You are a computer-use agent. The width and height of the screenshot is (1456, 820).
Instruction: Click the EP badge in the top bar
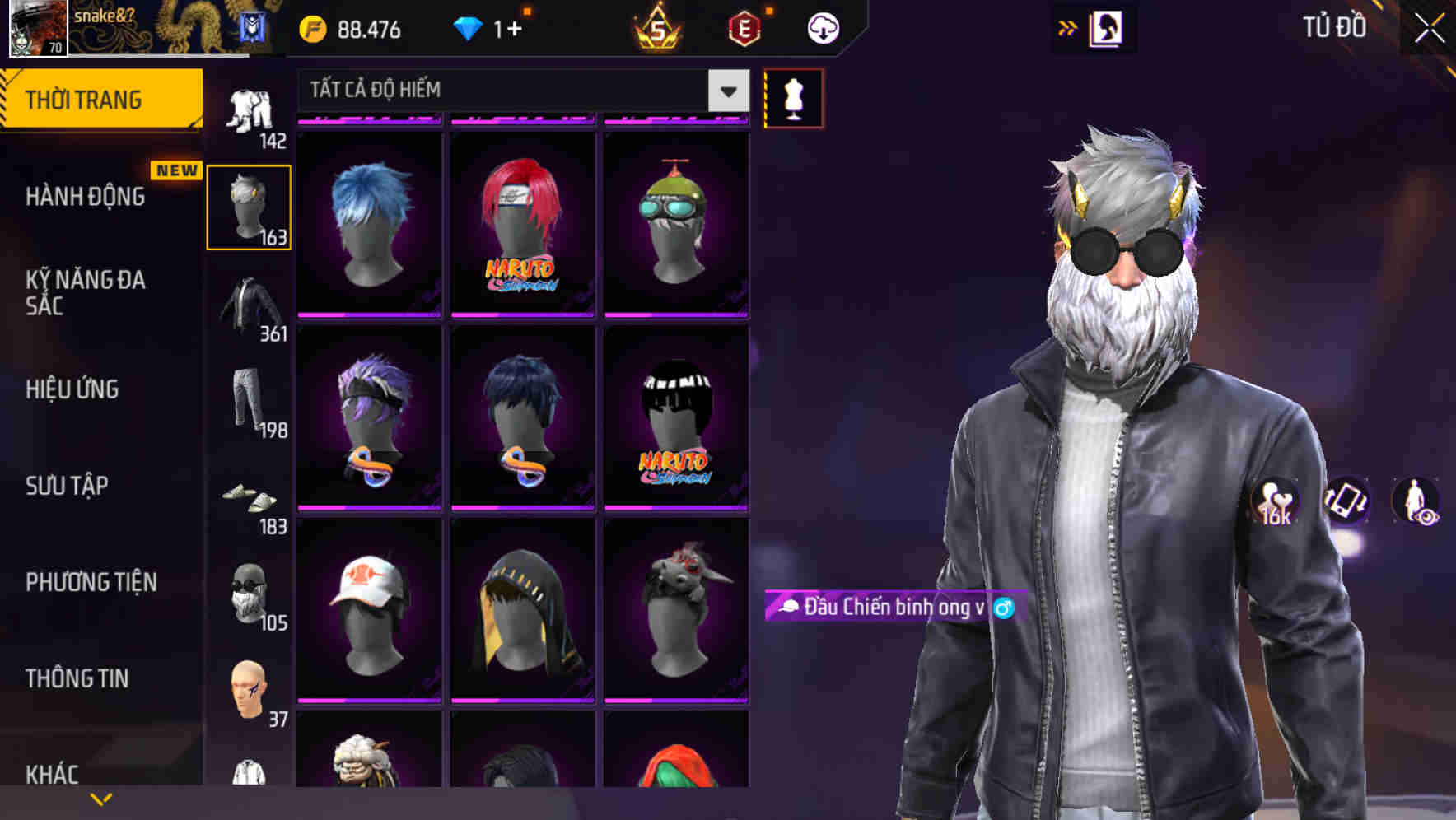(745, 27)
